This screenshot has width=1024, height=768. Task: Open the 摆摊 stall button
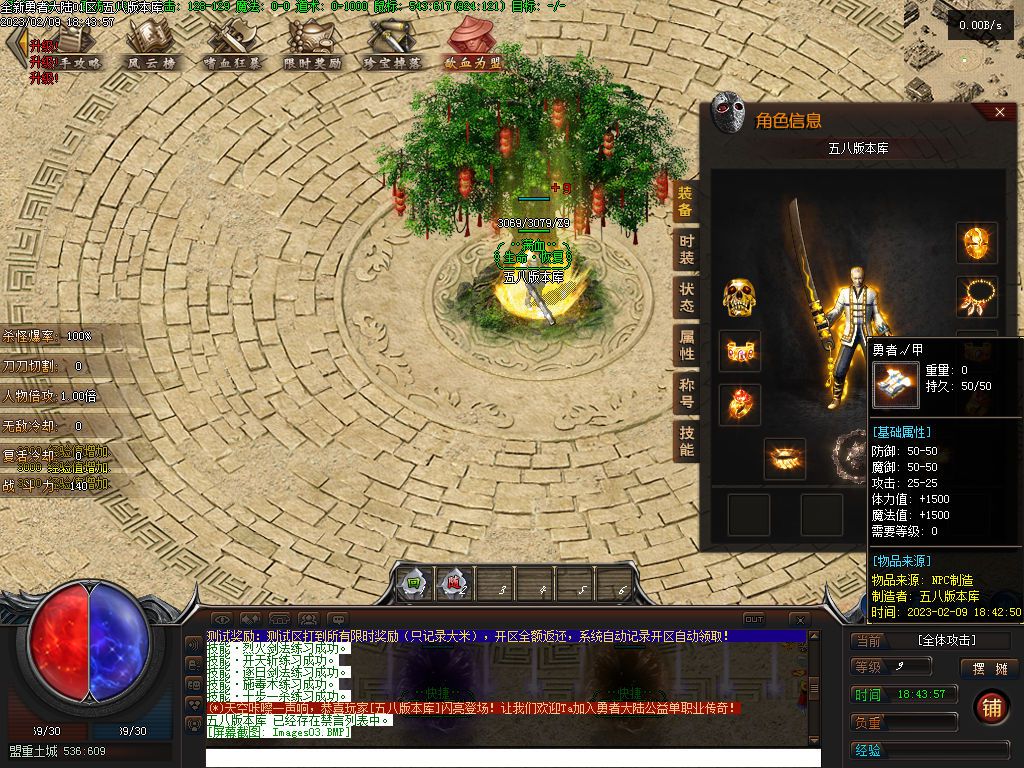988,668
